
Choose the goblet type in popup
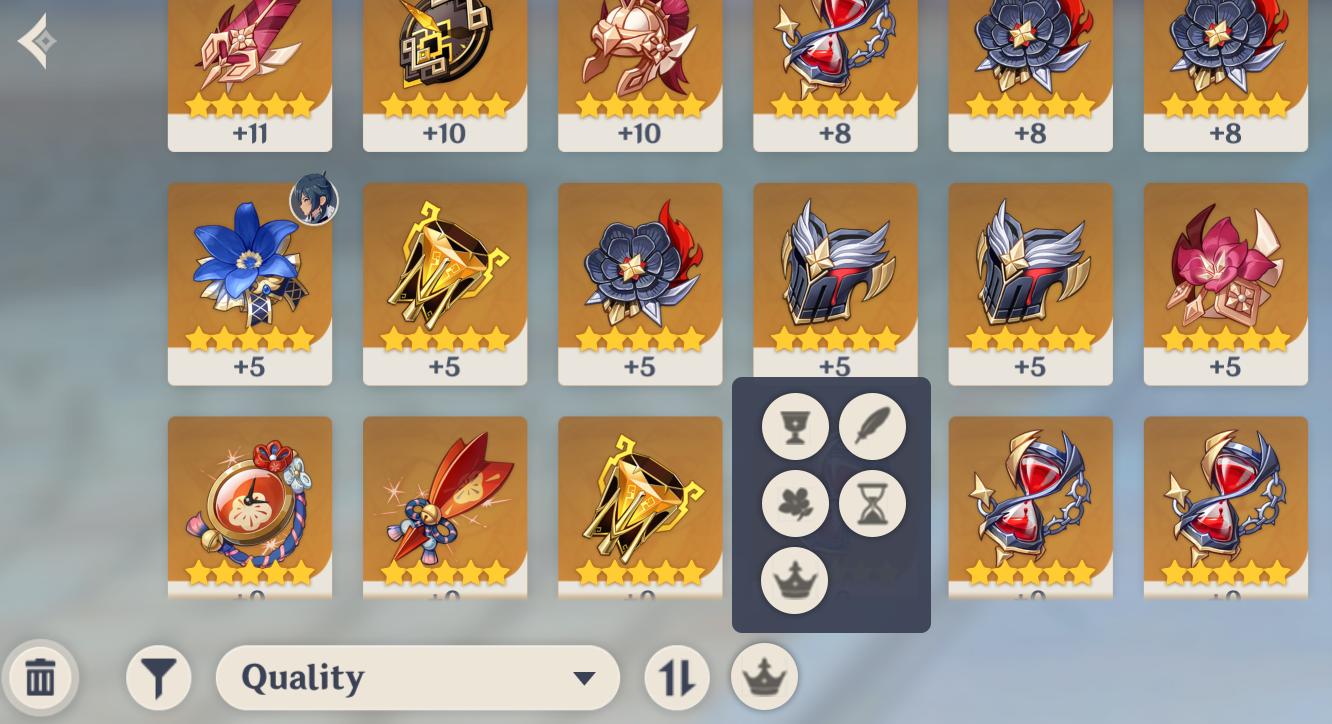click(x=795, y=427)
